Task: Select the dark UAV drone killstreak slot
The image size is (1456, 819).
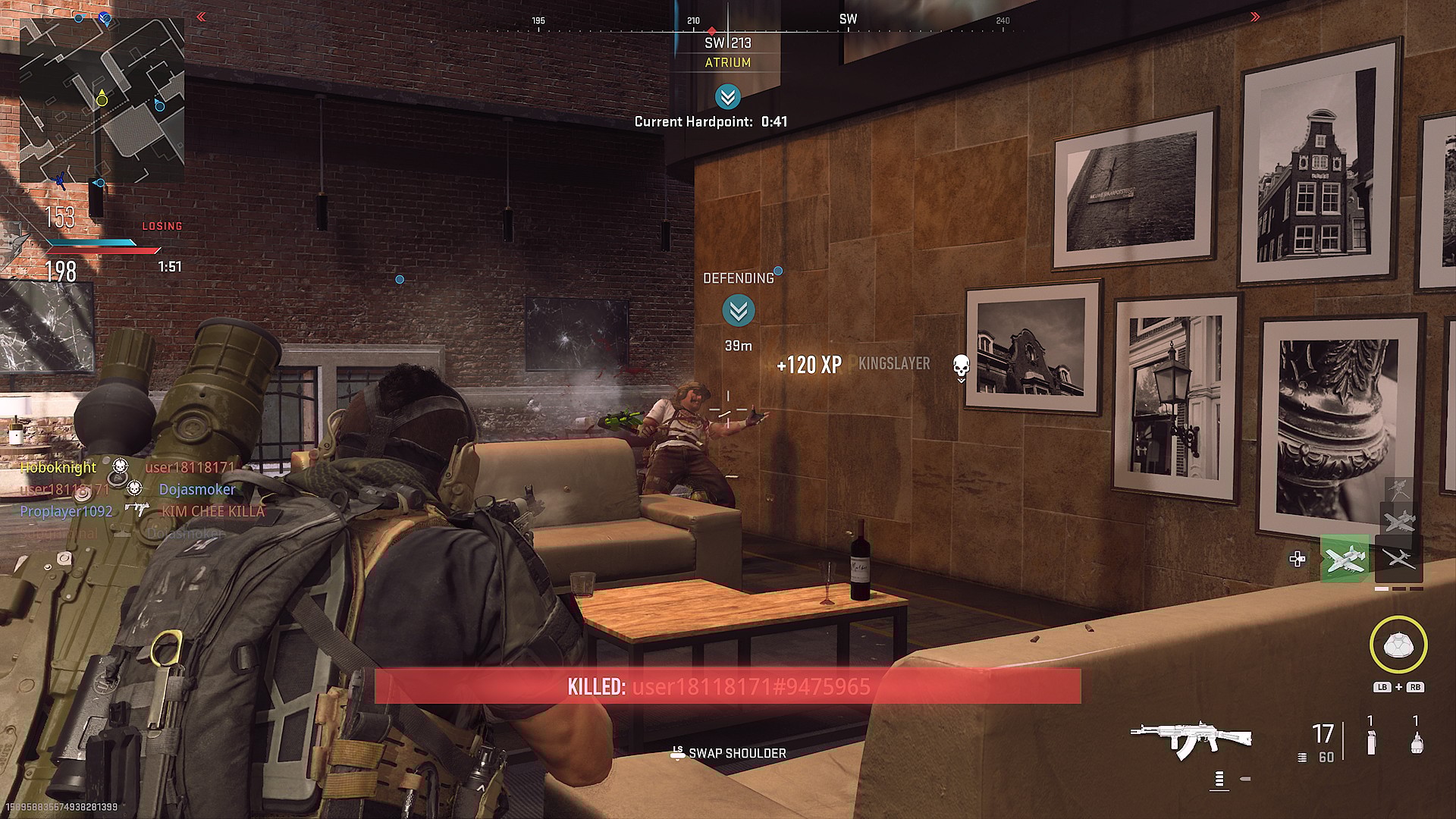Action: point(1399,560)
